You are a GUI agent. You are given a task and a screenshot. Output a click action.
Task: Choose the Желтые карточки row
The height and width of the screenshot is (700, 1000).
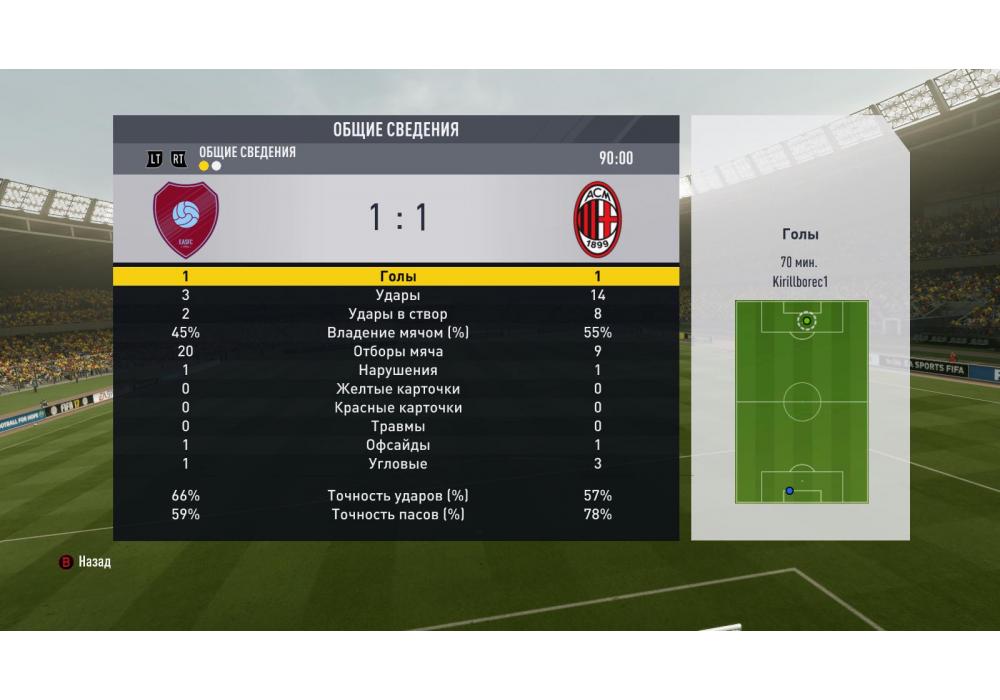tap(397, 389)
